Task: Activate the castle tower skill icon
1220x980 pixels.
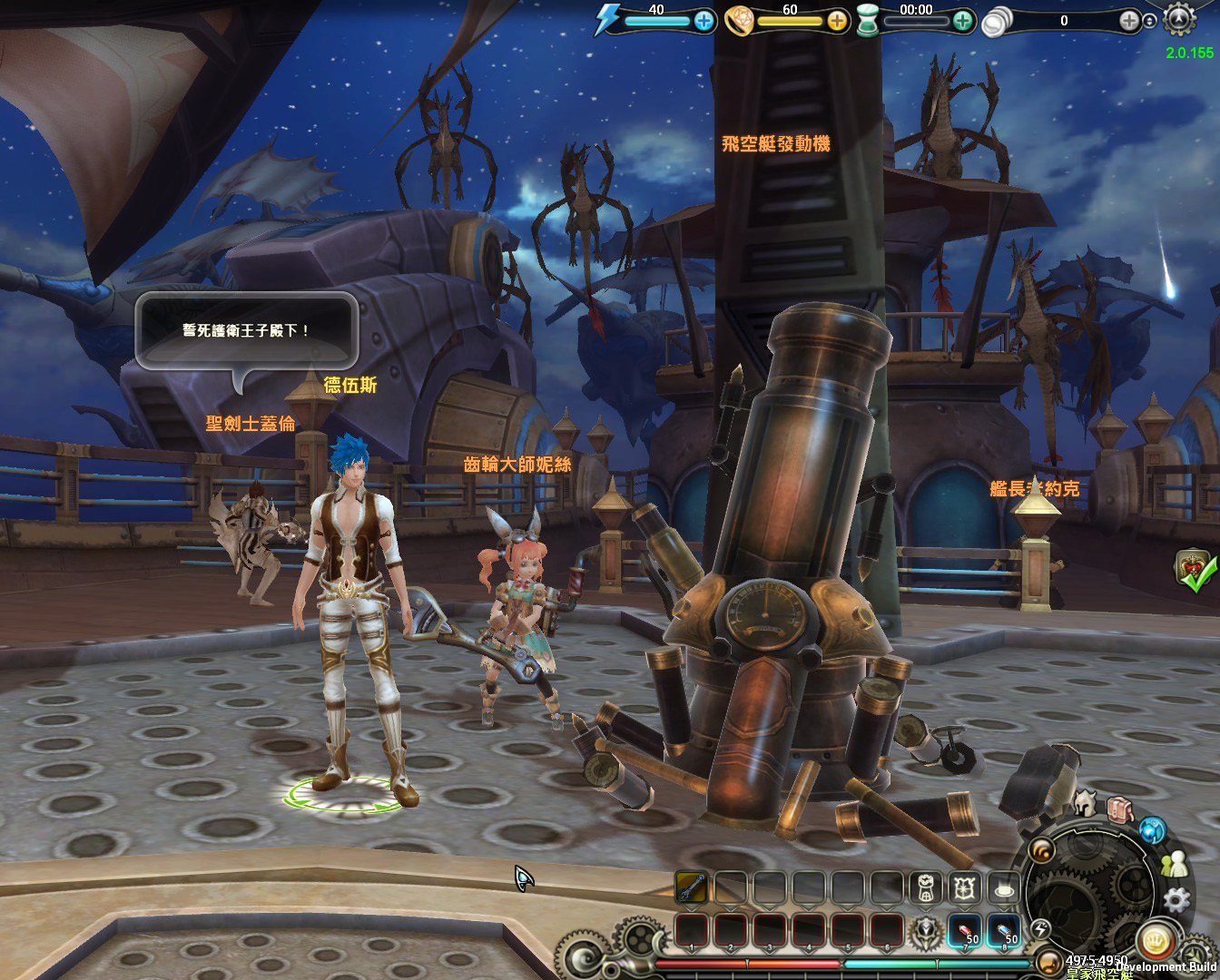Action: (926, 888)
